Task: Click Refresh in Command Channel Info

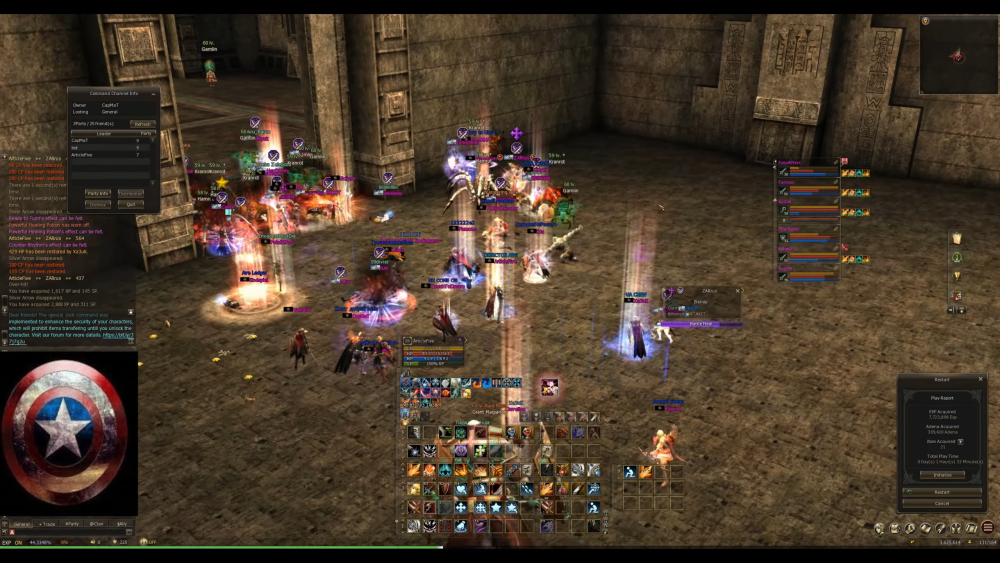Action: (x=143, y=124)
